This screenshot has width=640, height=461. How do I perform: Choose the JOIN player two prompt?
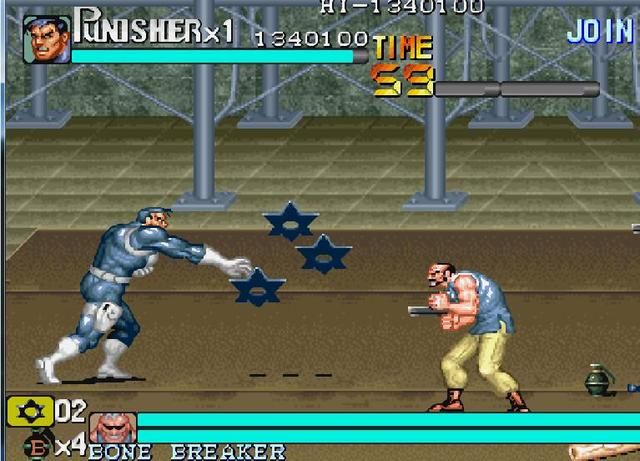tap(599, 31)
